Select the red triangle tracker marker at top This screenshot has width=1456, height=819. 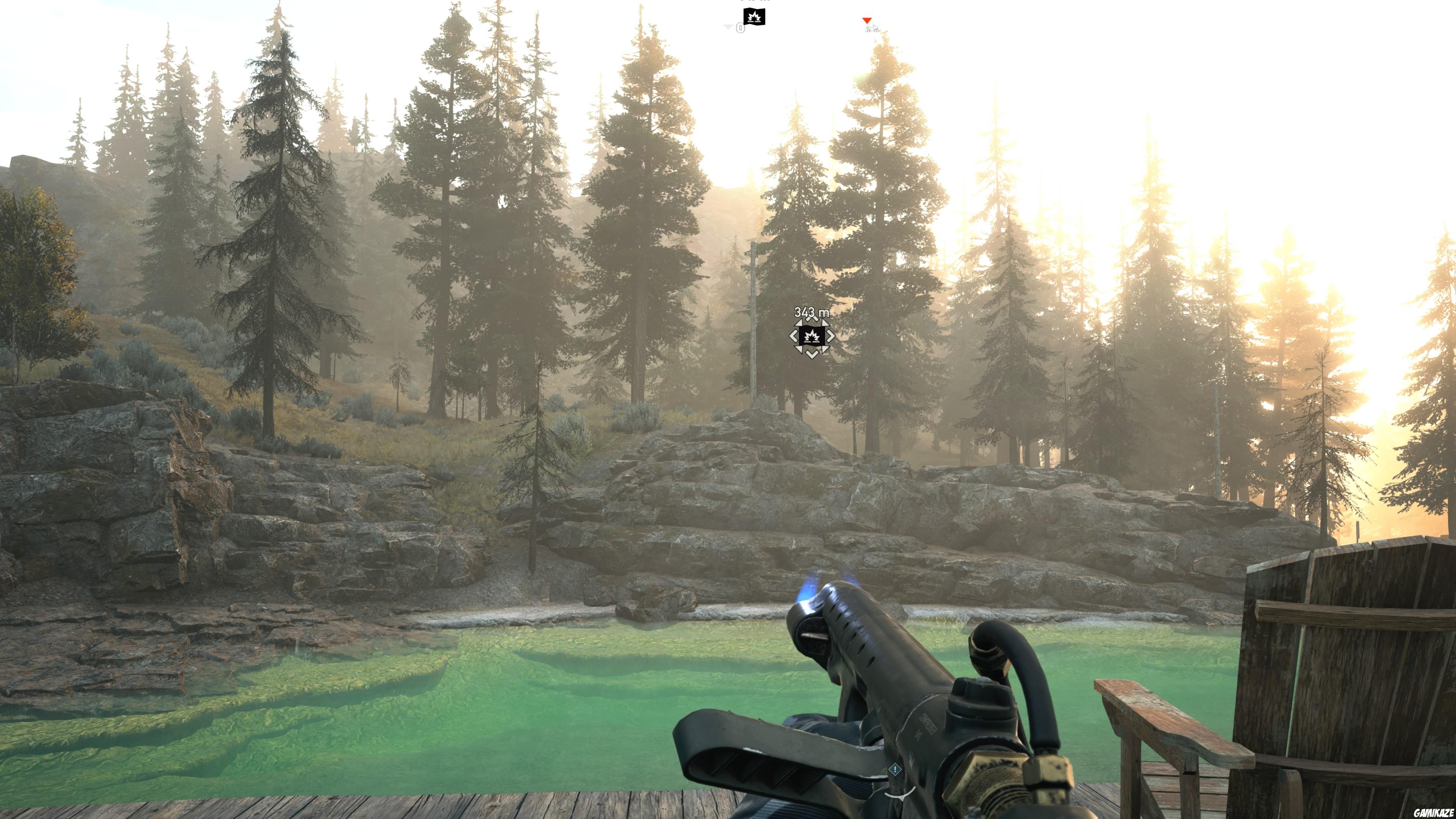tap(868, 21)
